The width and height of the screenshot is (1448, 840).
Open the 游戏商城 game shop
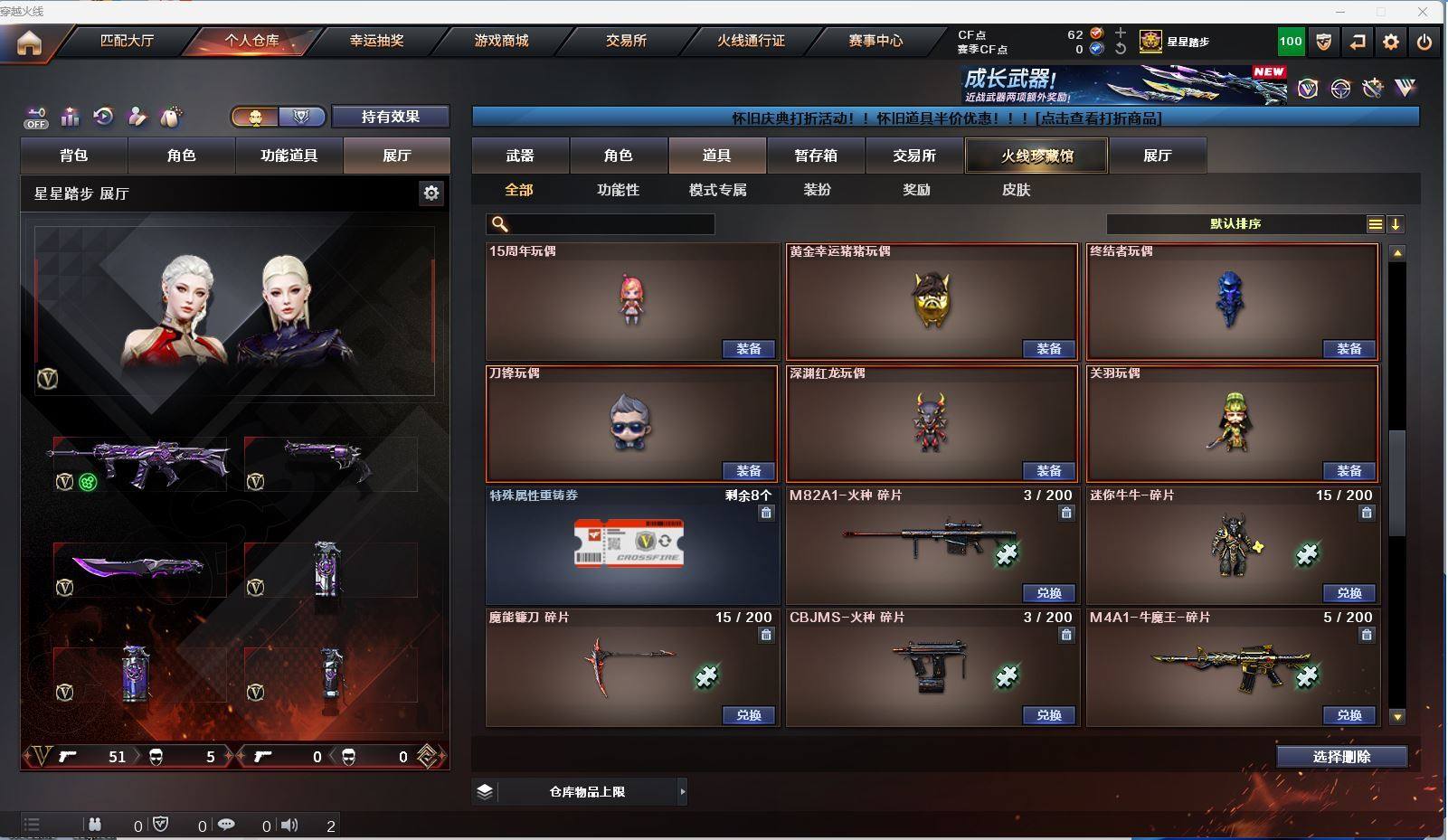(x=501, y=41)
